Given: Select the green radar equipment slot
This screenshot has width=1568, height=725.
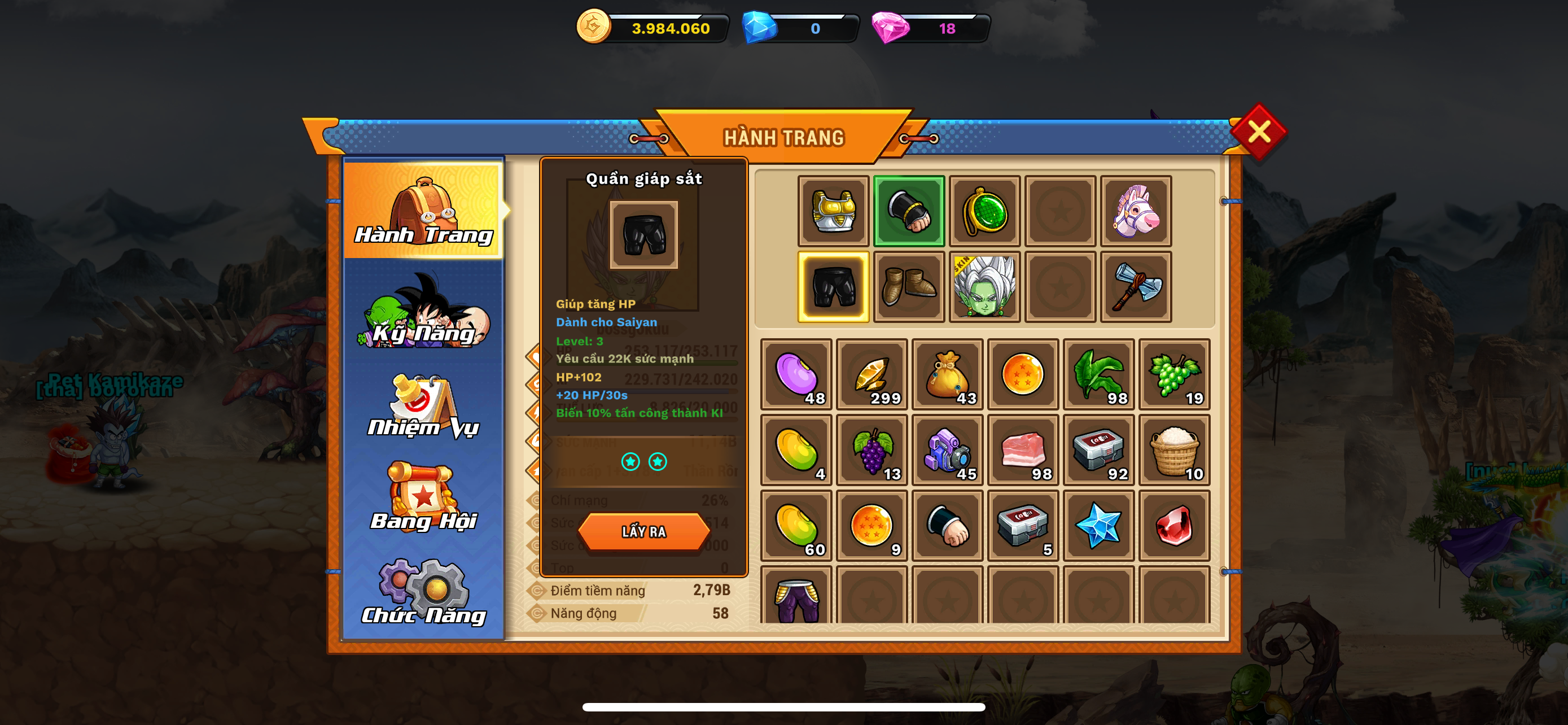Looking at the screenshot, I should pos(984,211).
